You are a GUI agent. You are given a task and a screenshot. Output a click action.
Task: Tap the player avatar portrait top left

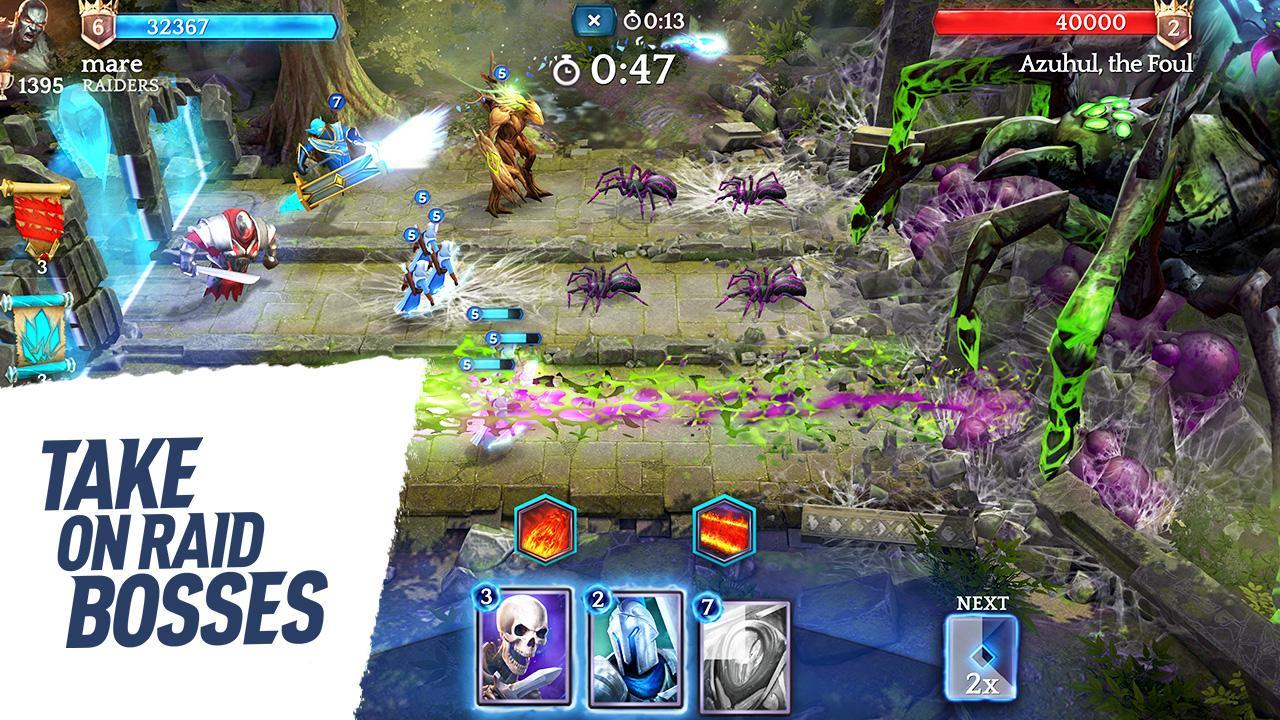[x=30, y=30]
